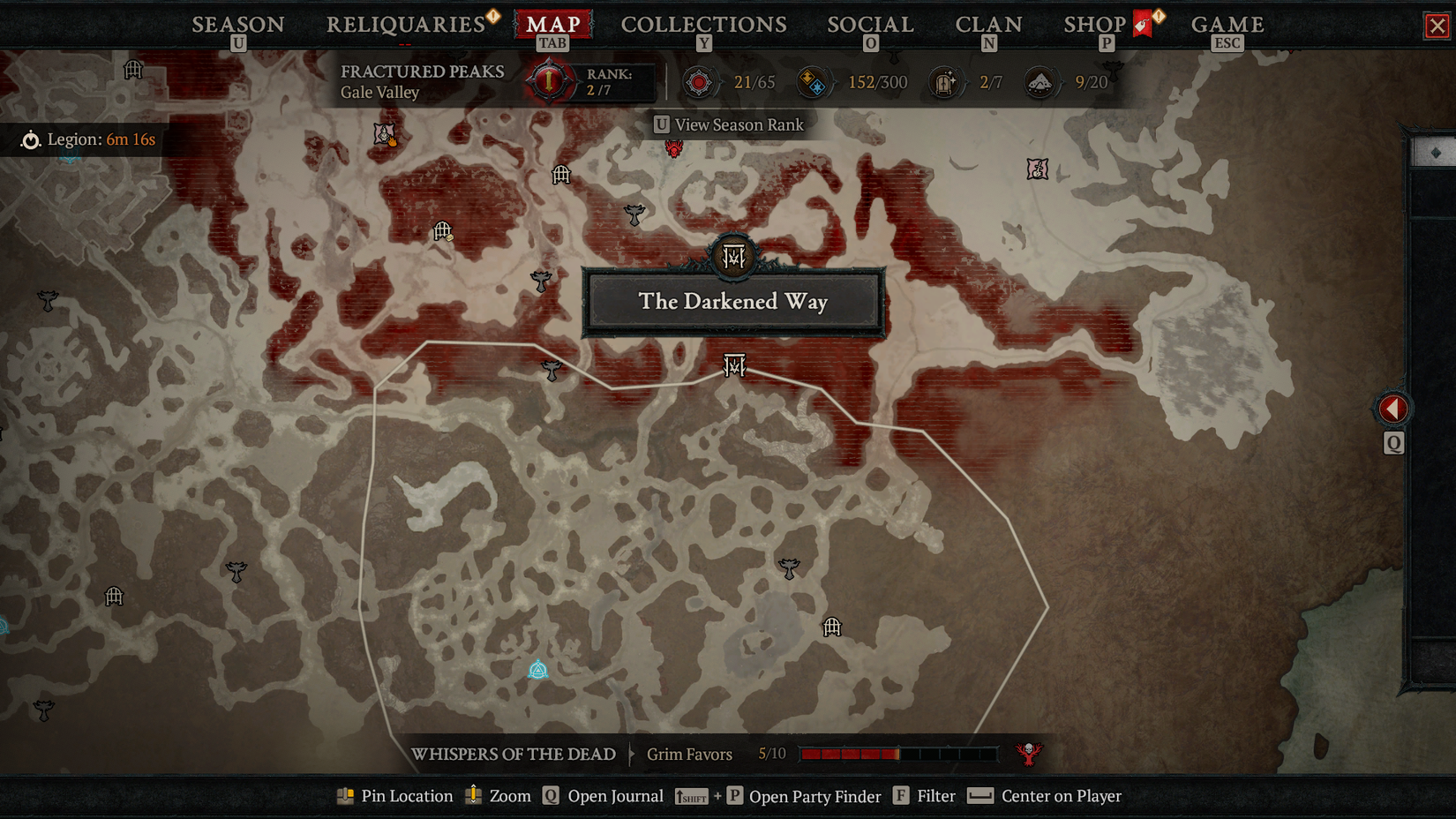The height and width of the screenshot is (819, 1456).
Task: Click the season rank emblem beside RANK 2/7
Action: coord(547,81)
